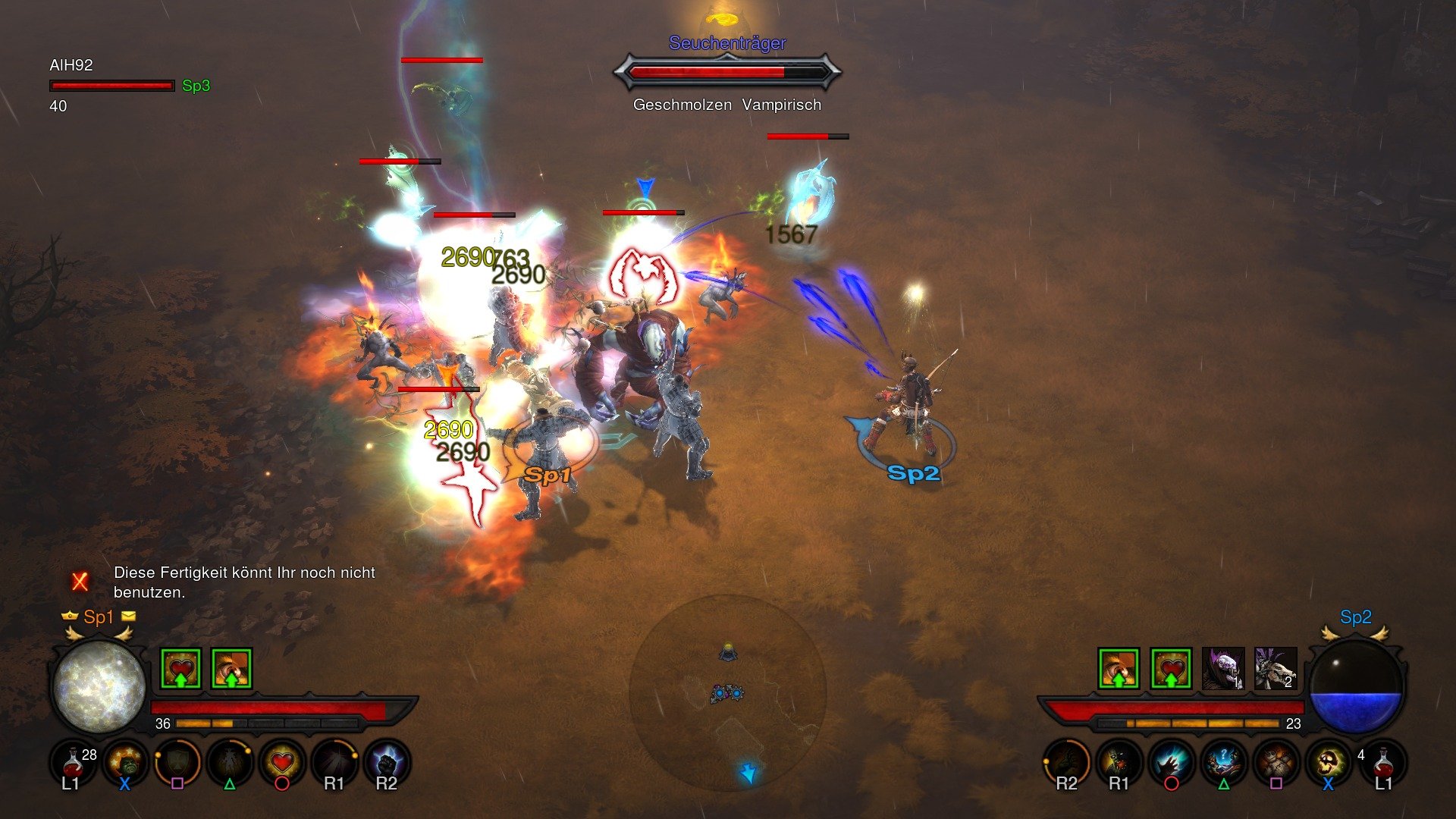Click the Sp2 player label above the mana orb
Viewport: 1456px width, 819px height.
click(1357, 617)
